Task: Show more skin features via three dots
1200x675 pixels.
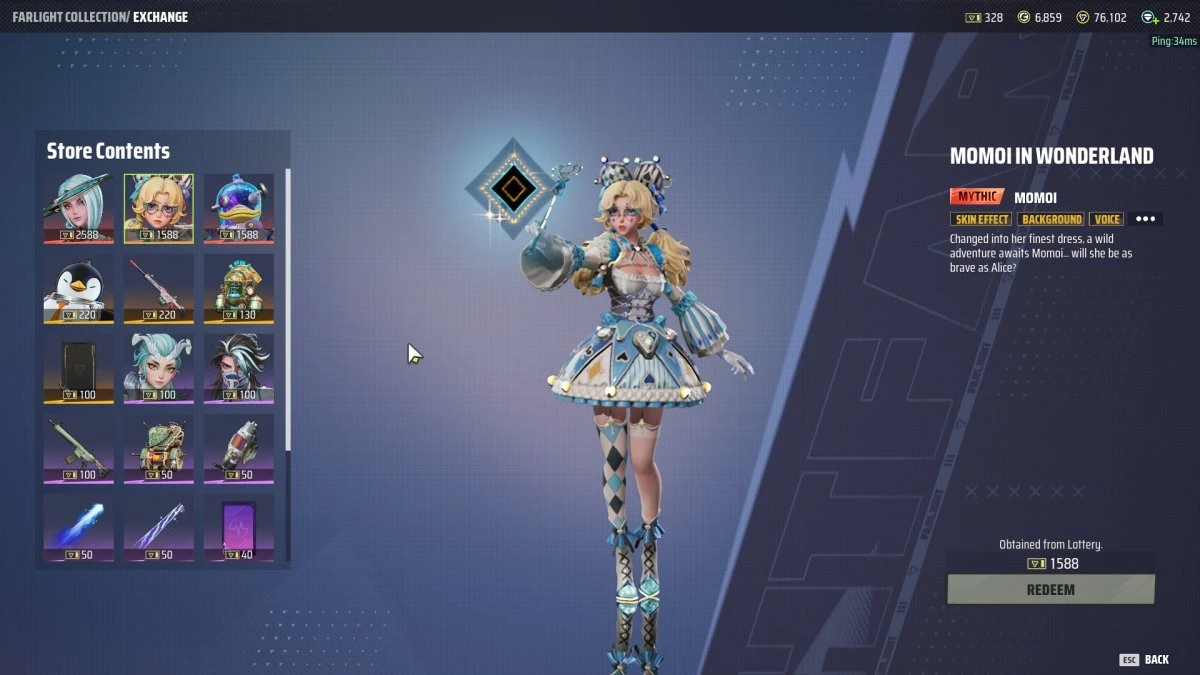Action: click(1145, 219)
